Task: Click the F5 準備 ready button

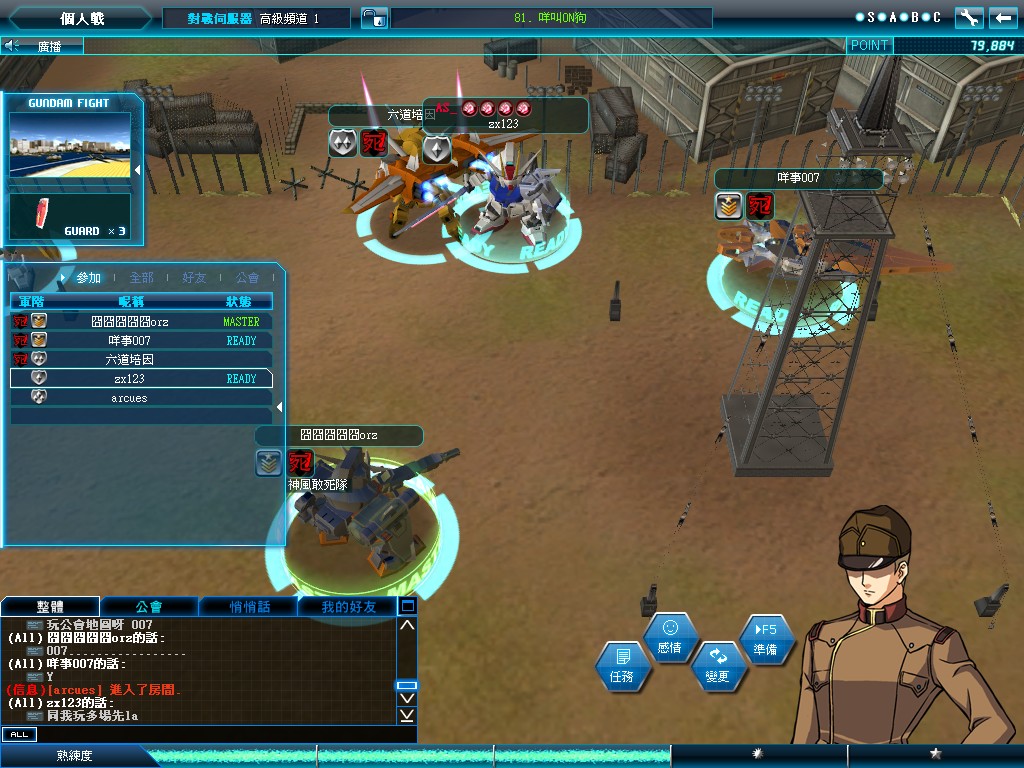Action: (765, 639)
